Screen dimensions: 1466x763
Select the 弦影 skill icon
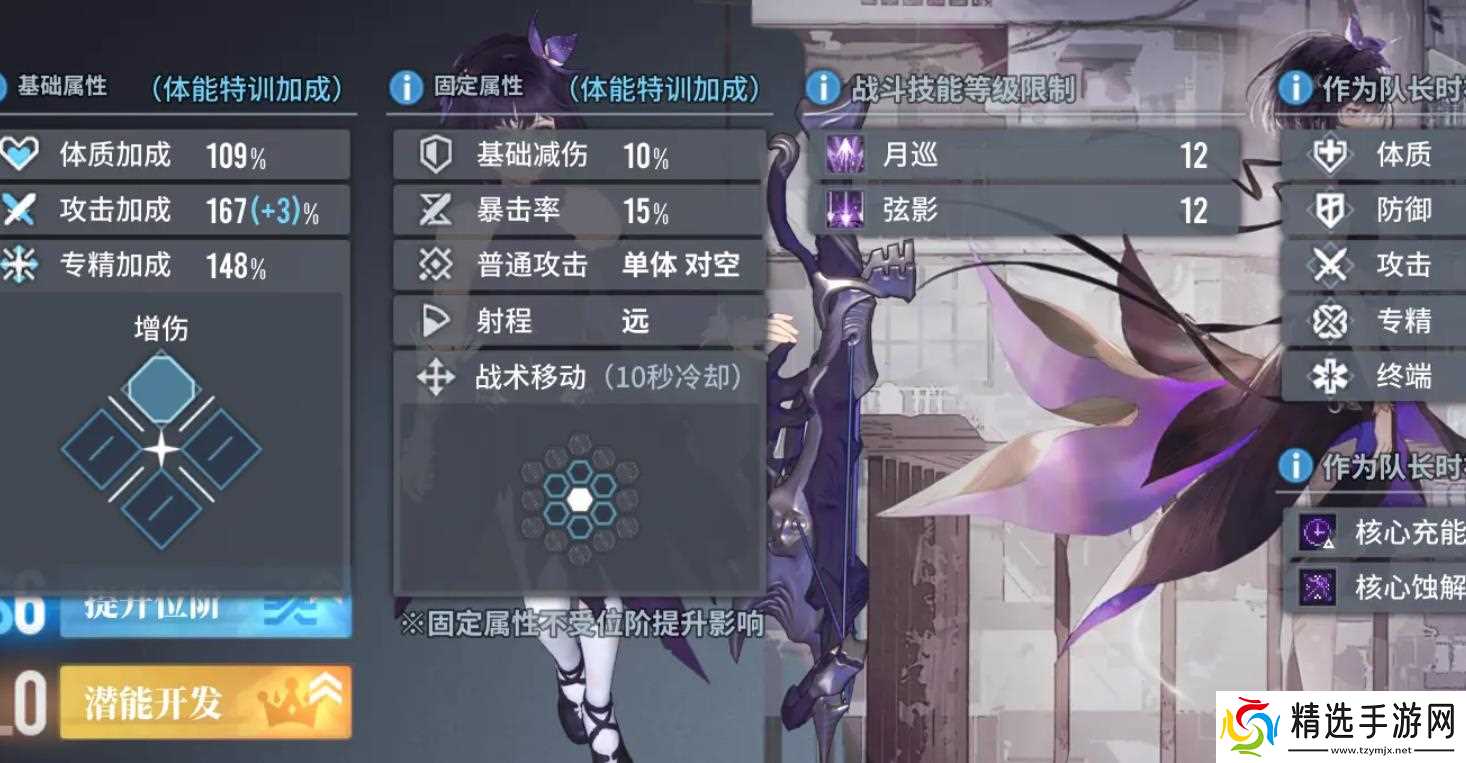(x=845, y=212)
